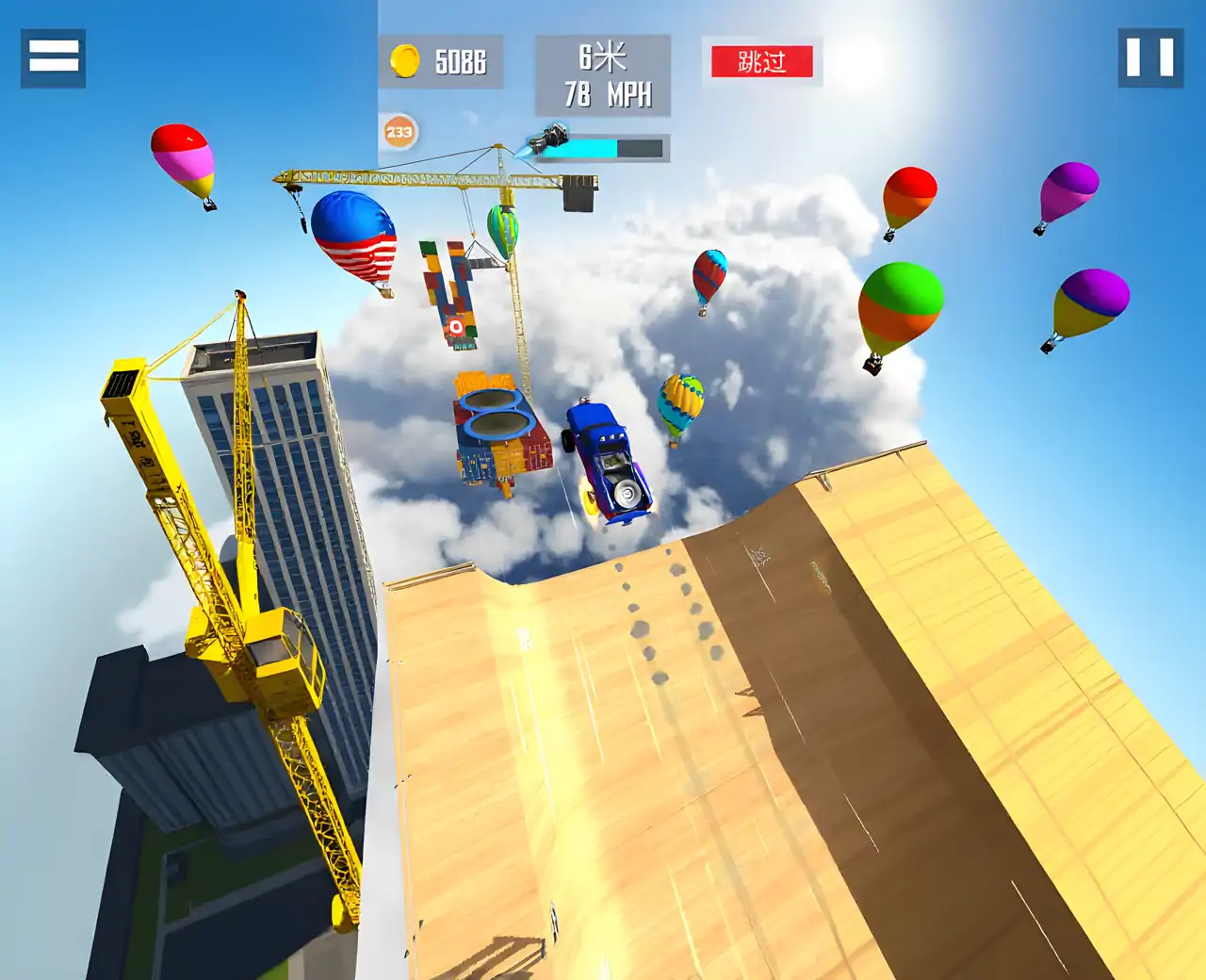Click the red 跳过 skip button
Viewport: 1206px width, 980px height.
761,62
